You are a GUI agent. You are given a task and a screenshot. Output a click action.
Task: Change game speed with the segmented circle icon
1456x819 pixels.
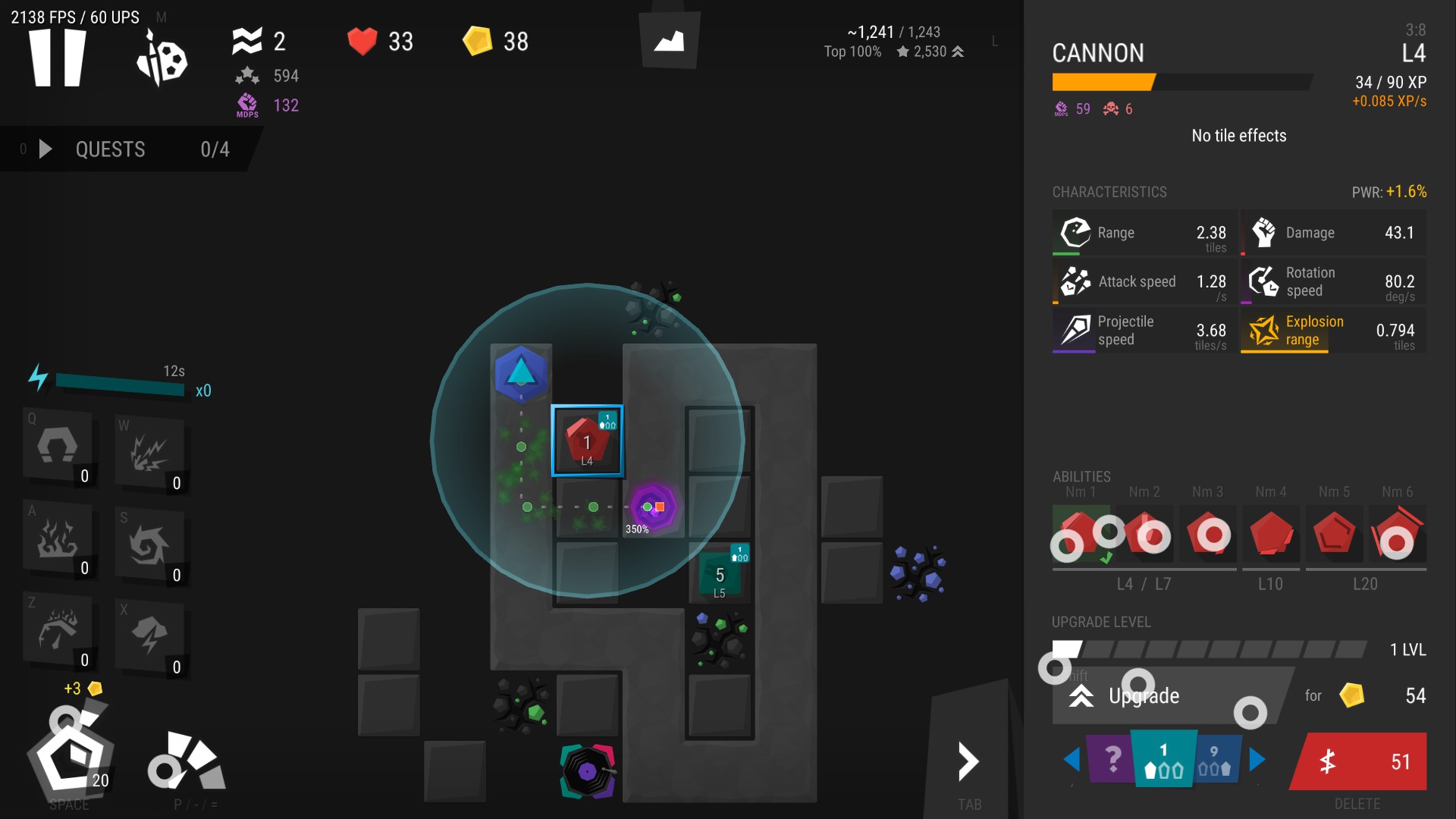tap(186, 762)
